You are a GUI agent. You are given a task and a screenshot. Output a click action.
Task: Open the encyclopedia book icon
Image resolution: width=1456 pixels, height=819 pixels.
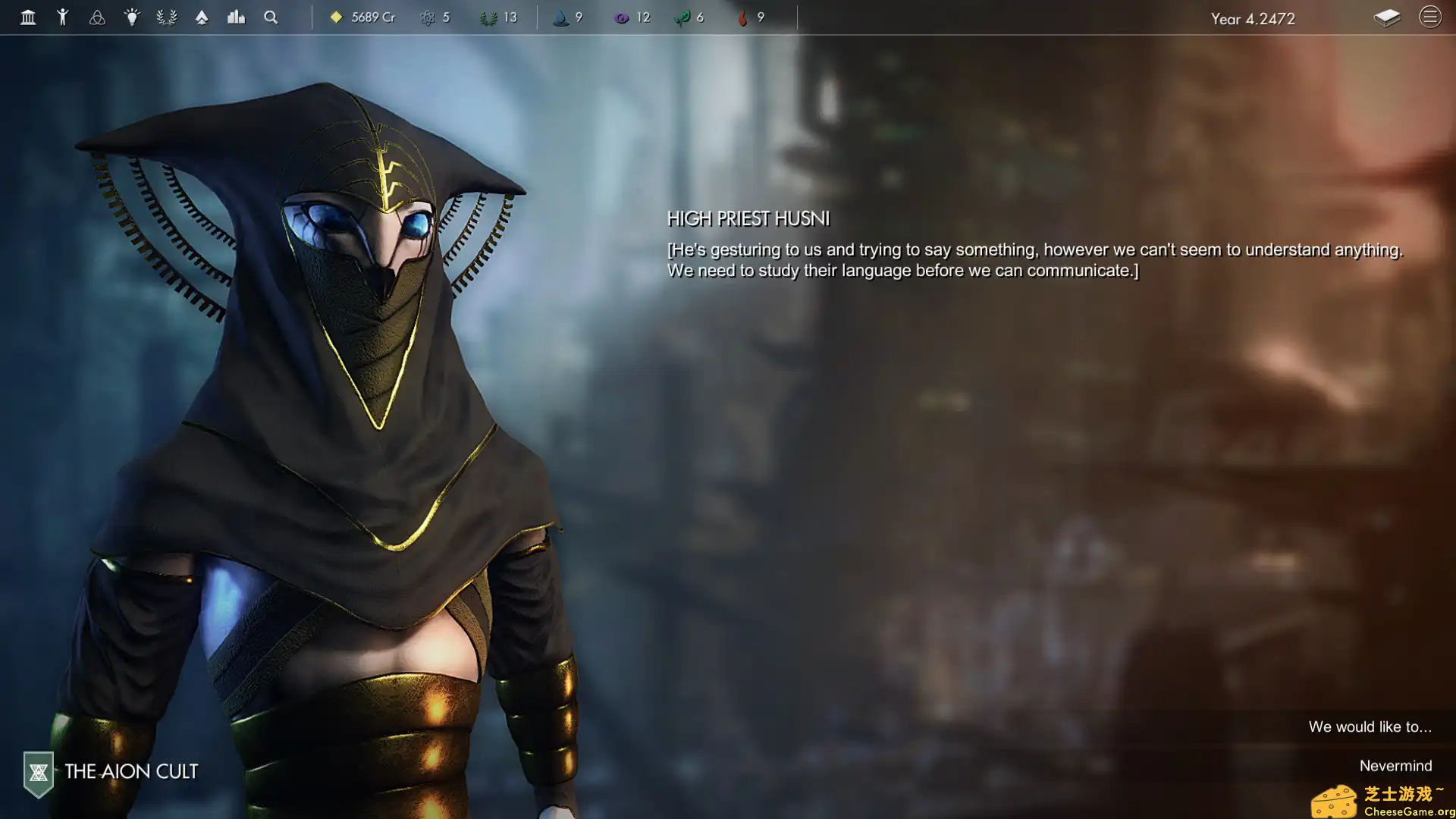coord(1387,17)
